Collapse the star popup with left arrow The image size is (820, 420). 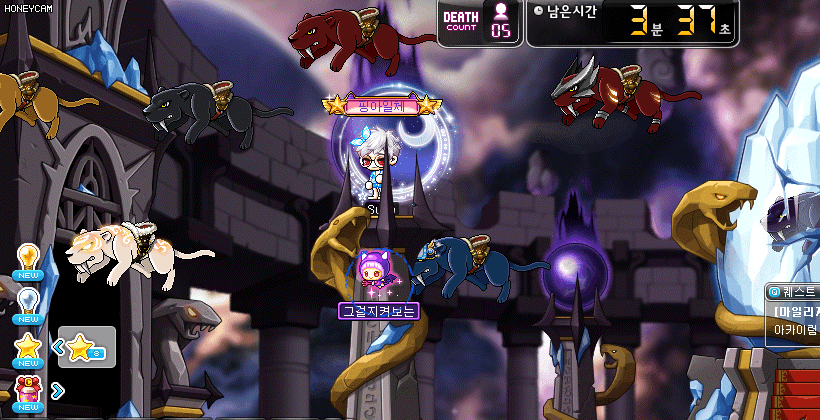(x=57, y=347)
